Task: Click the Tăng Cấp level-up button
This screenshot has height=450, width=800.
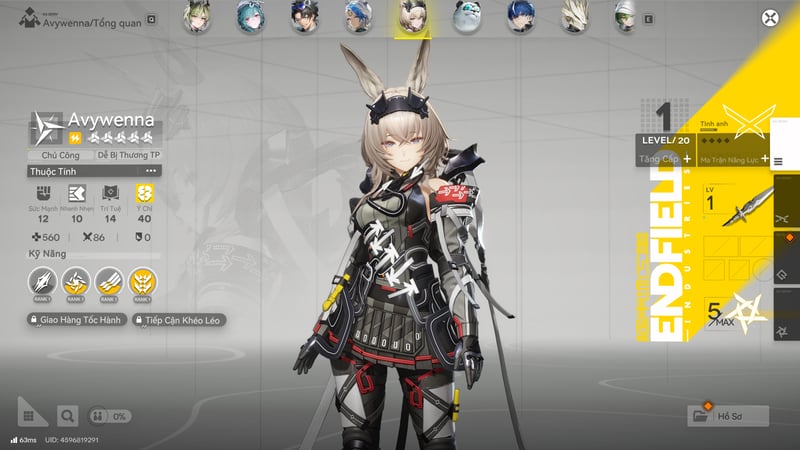Action: (665, 158)
